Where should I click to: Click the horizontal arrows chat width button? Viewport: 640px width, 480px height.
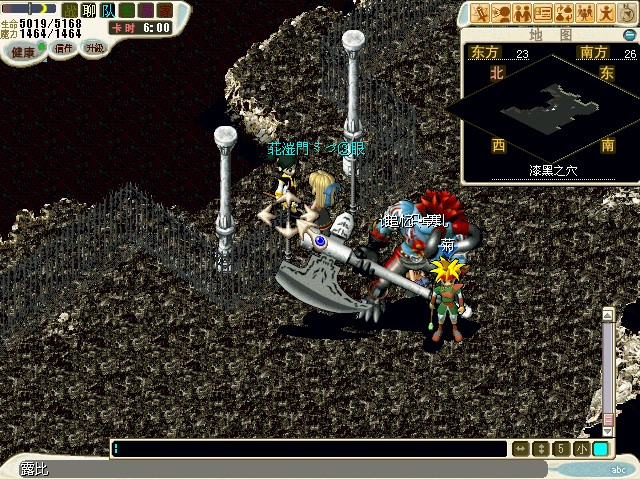pos(520,449)
